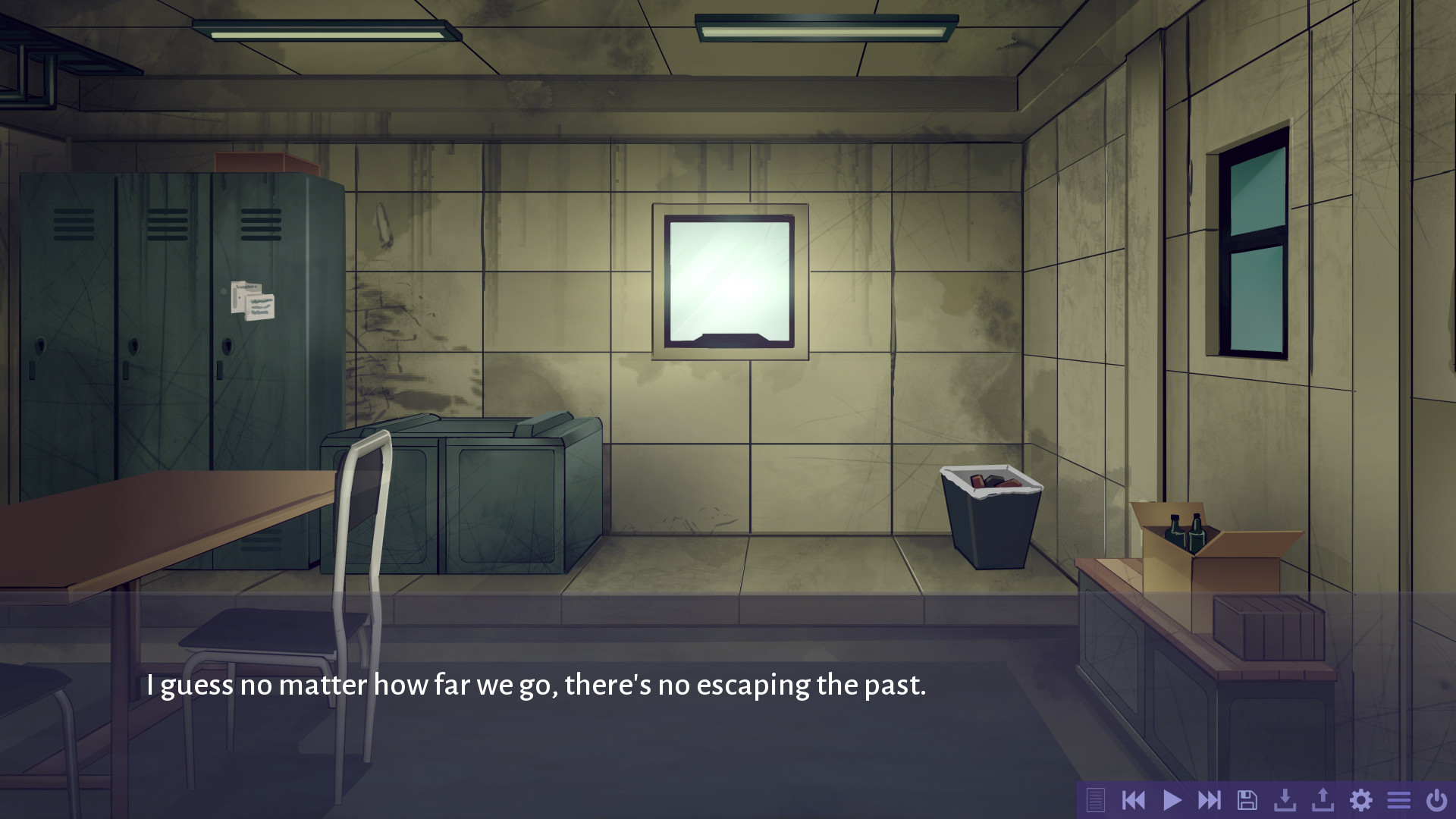This screenshot has height=819, width=1456.
Task: Rewind to the previous dialogue line
Action: 1134,799
